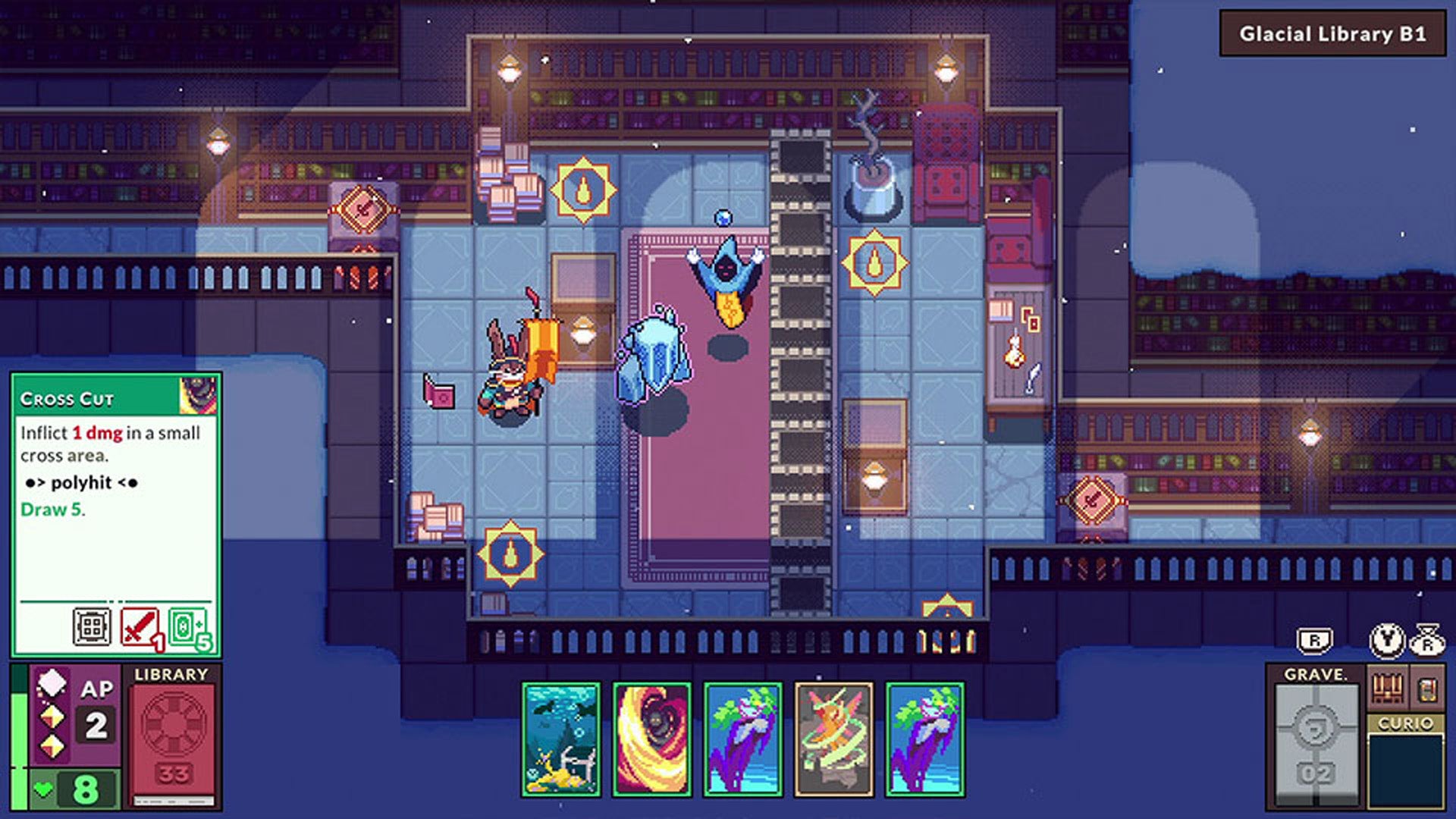This screenshot has width=1456, height=819.
Task: Click the yellow AP diamond gem
Action: coord(52,717)
